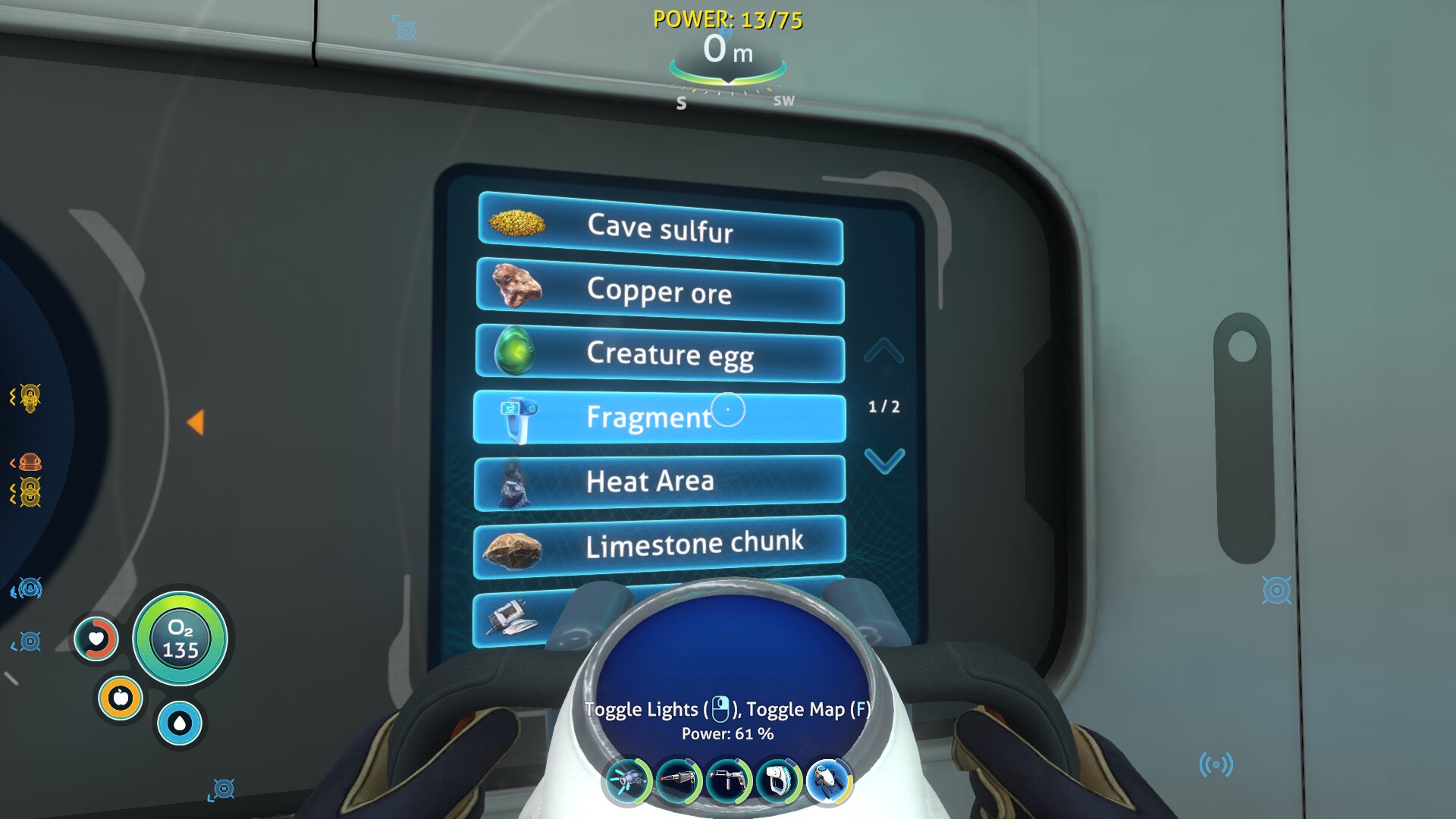Choose Copper ore scan target
This screenshot has height=819, width=1456.
660,291
